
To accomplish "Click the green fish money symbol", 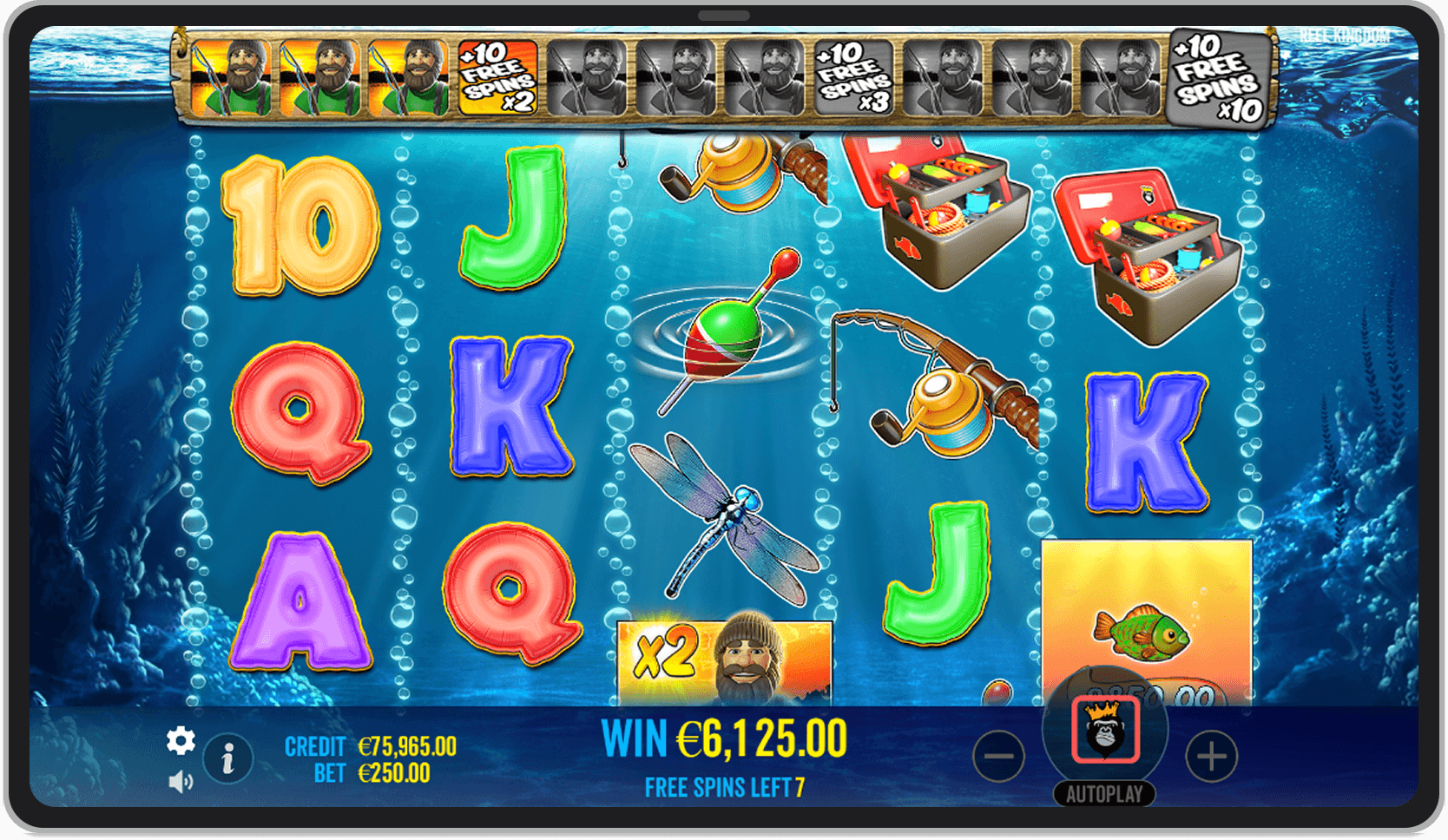I will (x=1144, y=633).
